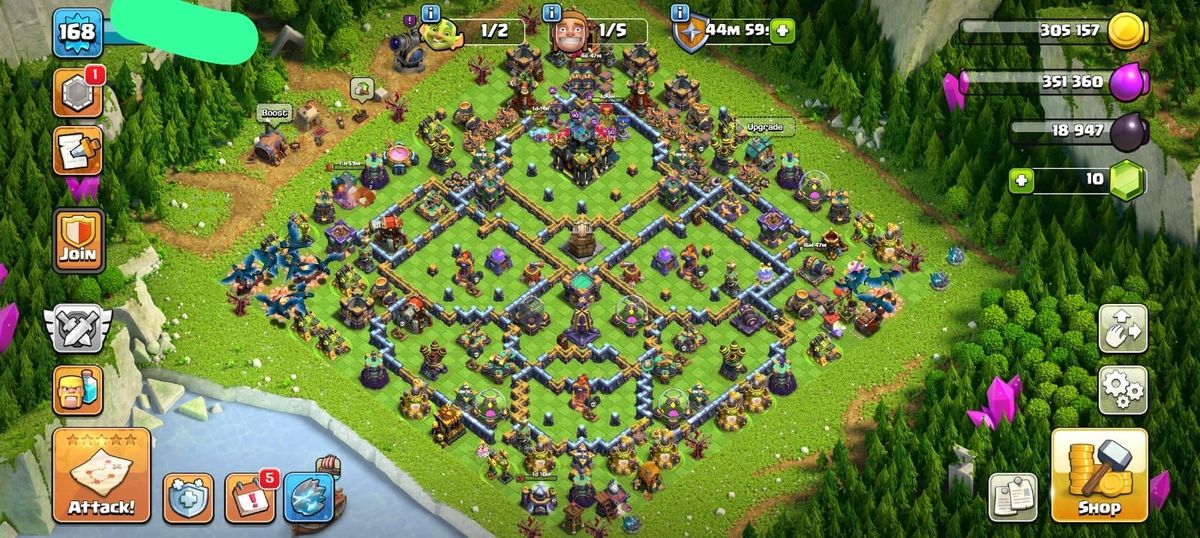Open the gear settings menu
1200x538 pixels.
(x=1122, y=390)
